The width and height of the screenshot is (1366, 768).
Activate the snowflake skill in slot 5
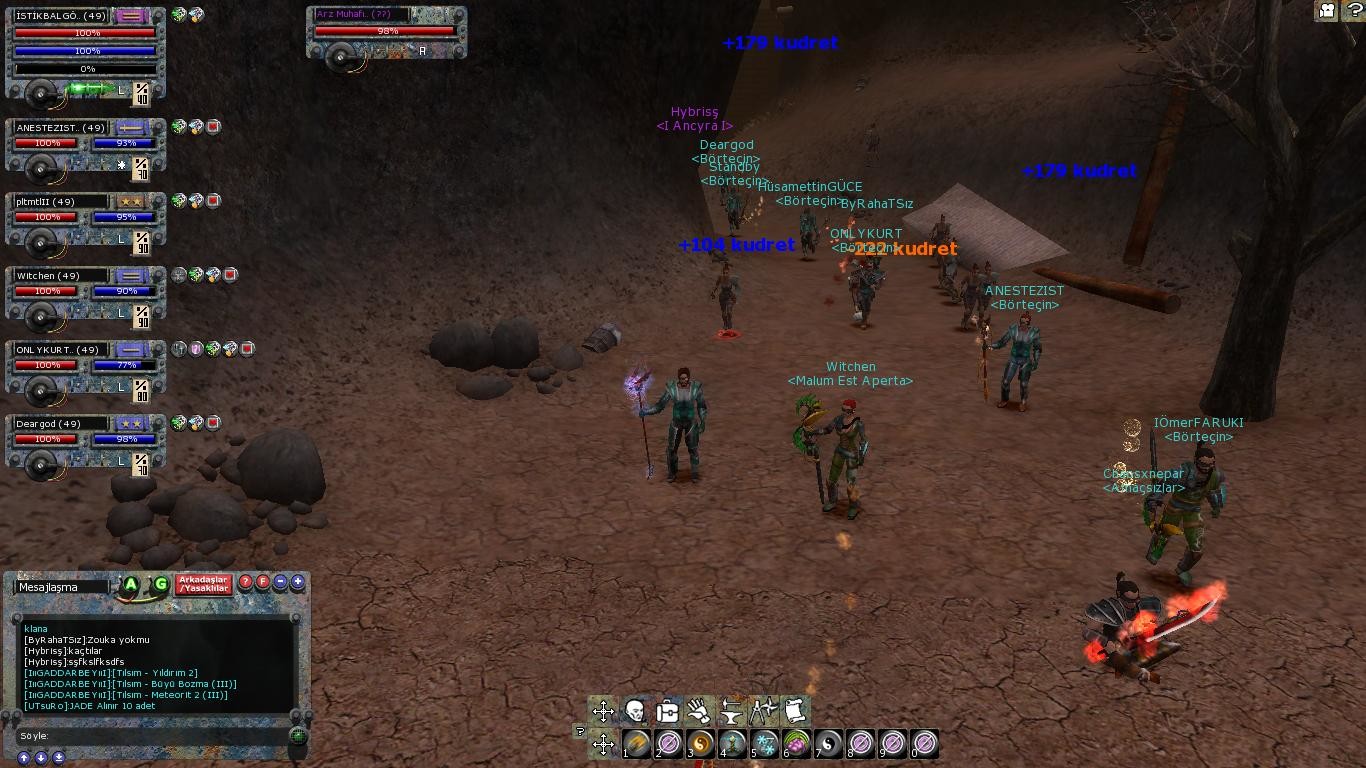pos(766,743)
